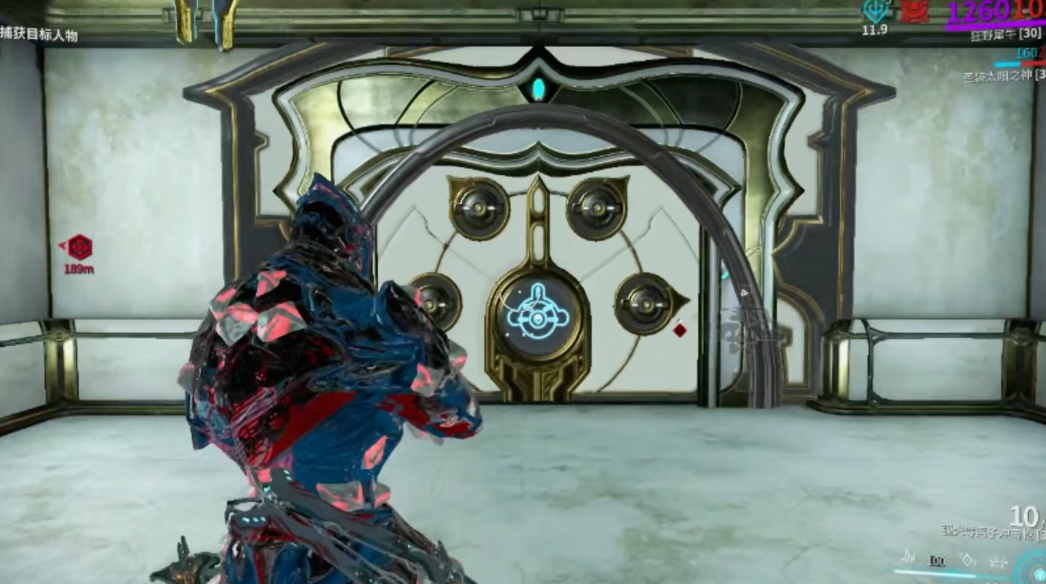Viewport: 1046px width, 584px height.
Task: Activate the diamond-shaped ability icon
Action: (x=967, y=560)
